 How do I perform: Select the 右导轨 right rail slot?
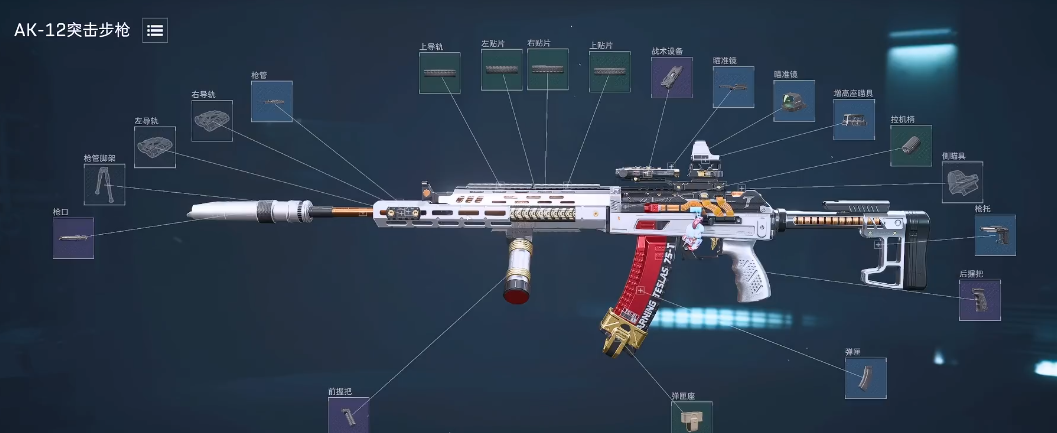(x=212, y=121)
